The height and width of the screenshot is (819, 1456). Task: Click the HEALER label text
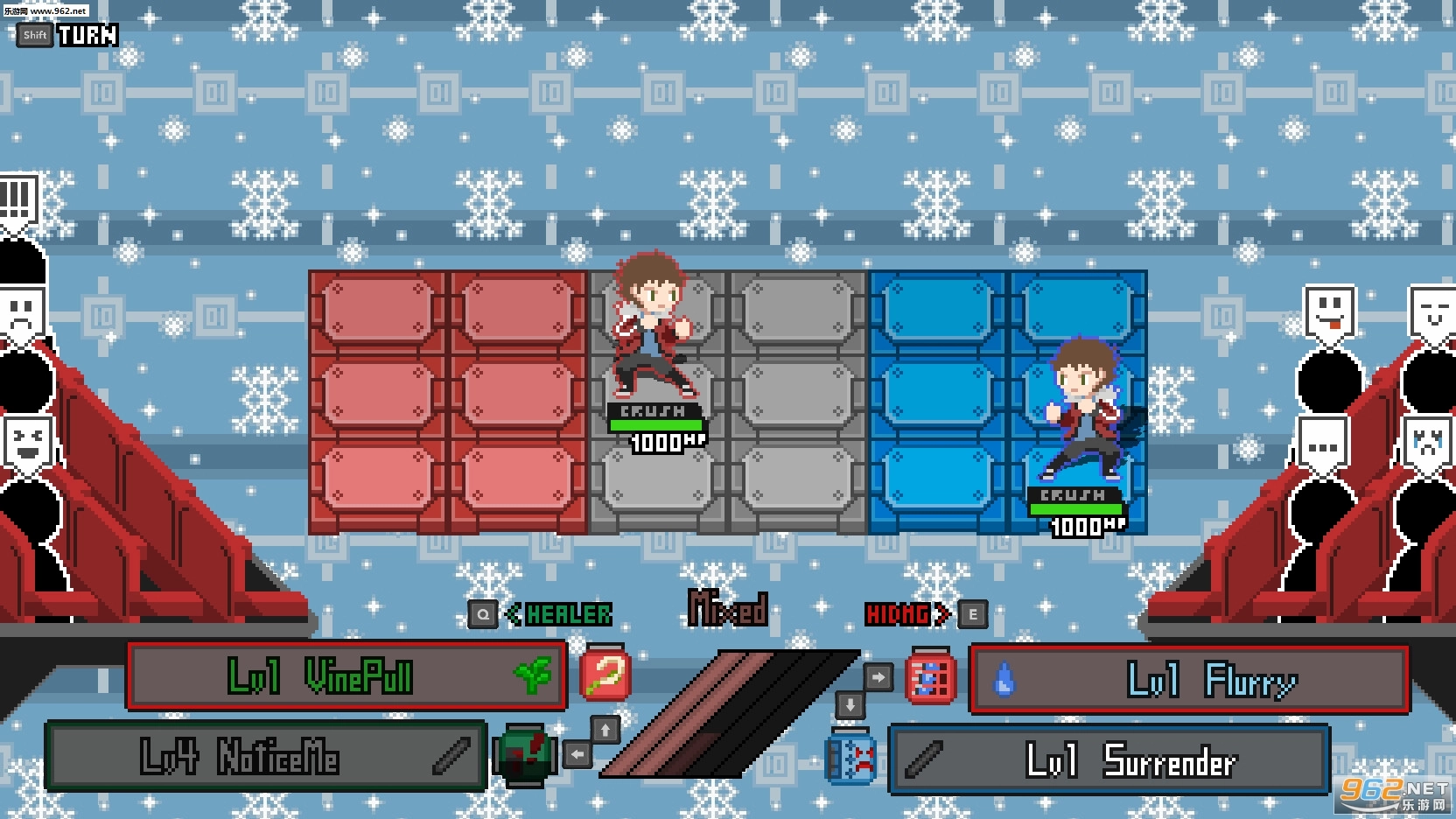[567, 613]
